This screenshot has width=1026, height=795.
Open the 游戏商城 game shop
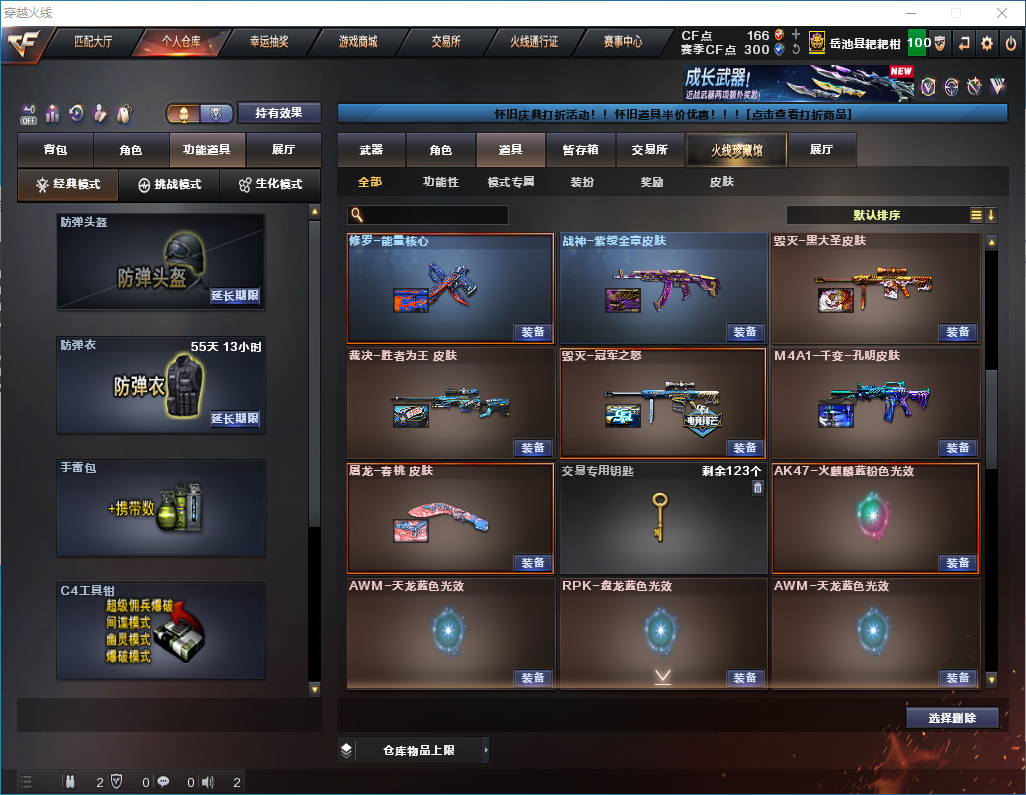coord(357,42)
